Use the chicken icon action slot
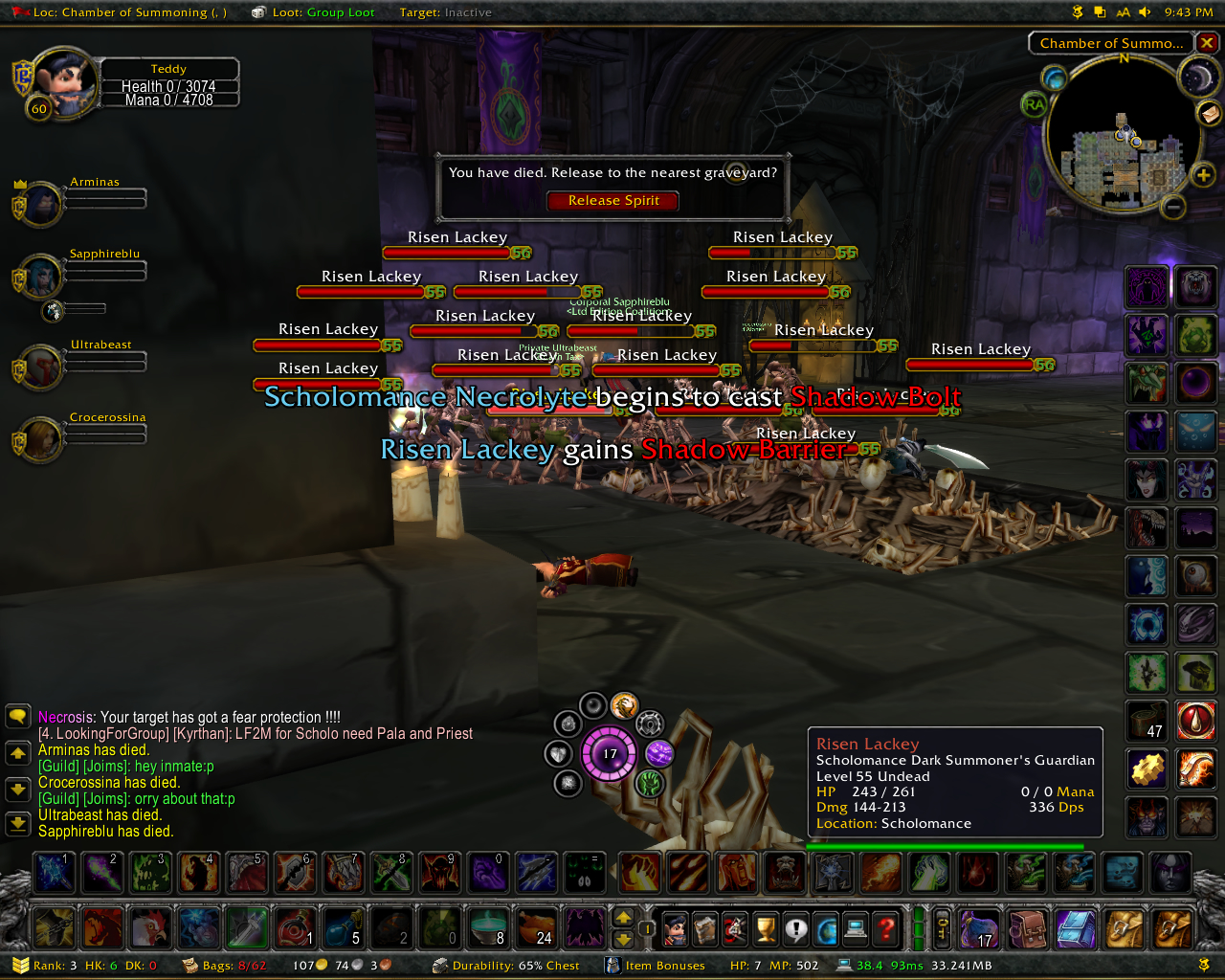This screenshot has width=1225, height=980. click(x=149, y=928)
